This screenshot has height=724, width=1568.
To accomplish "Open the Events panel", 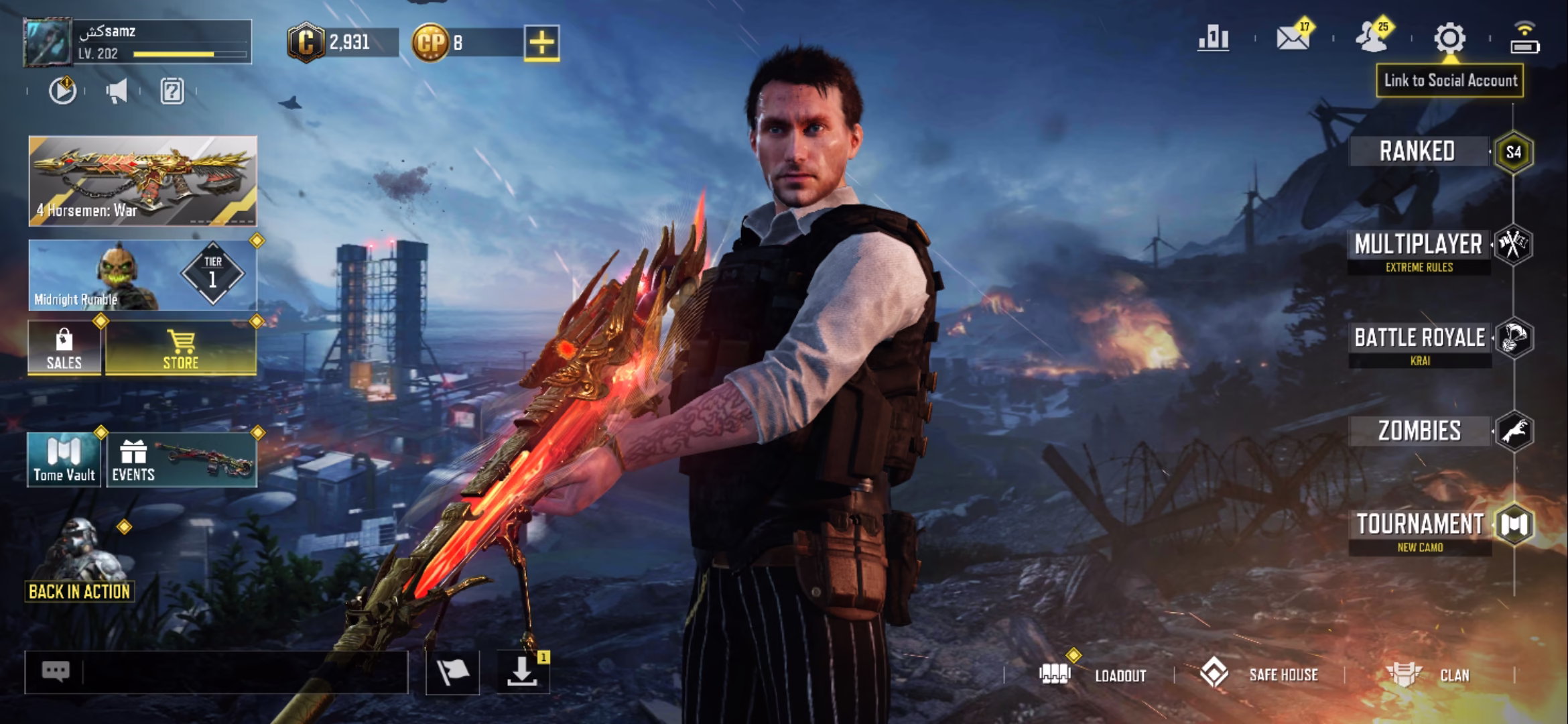I will (181, 460).
